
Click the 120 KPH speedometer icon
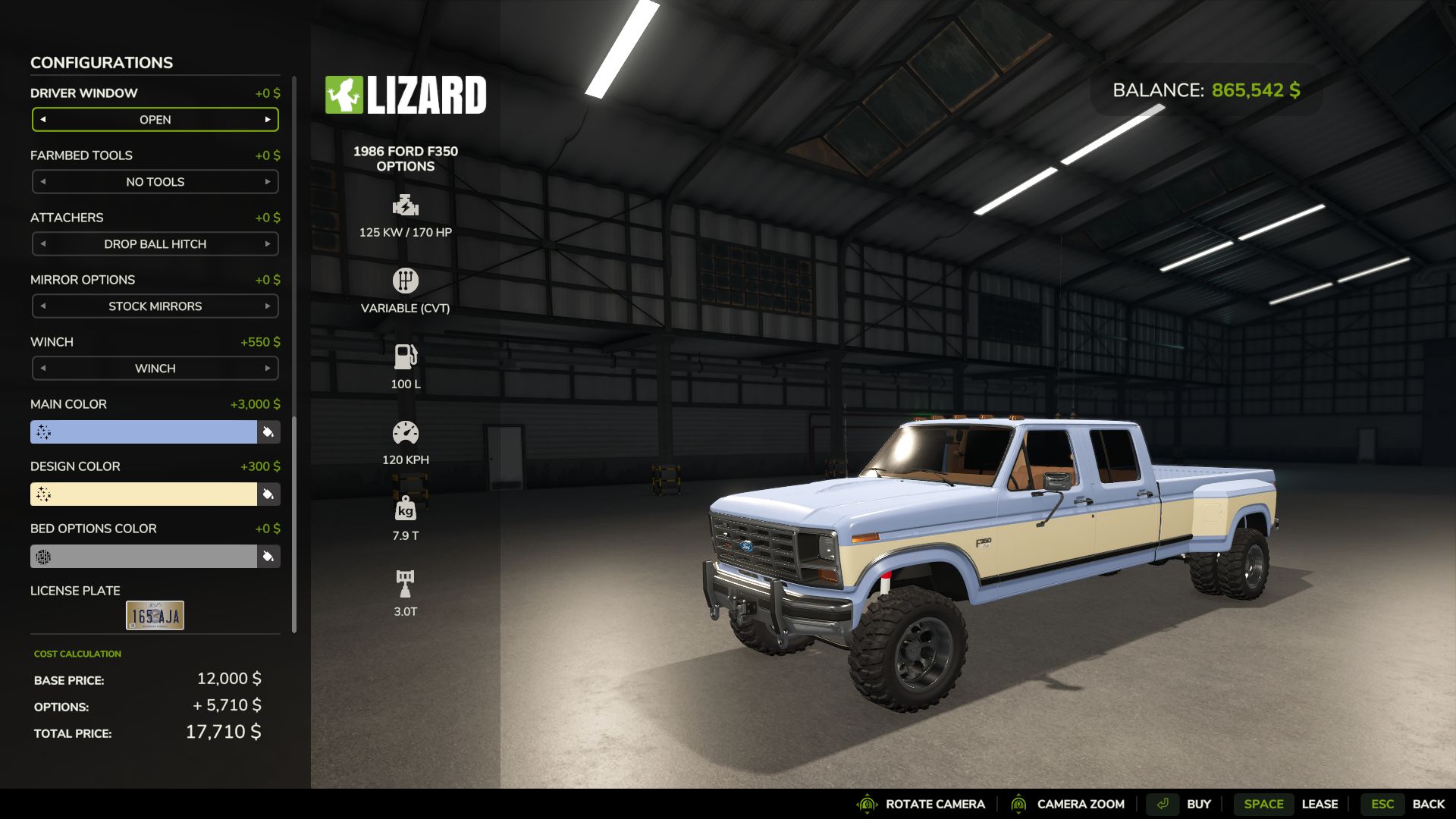tap(406, 430)
